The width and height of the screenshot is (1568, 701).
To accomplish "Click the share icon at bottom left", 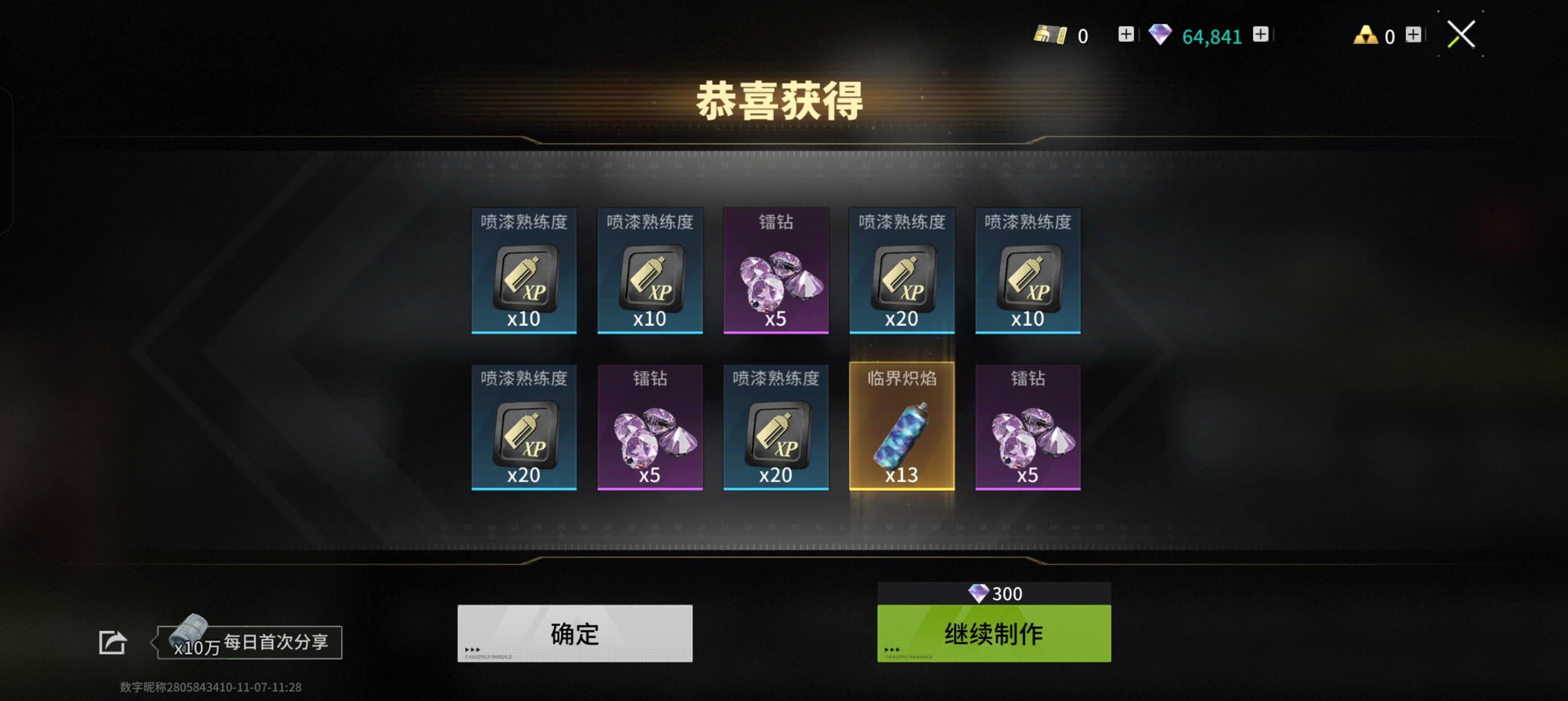I will [113, 643].
